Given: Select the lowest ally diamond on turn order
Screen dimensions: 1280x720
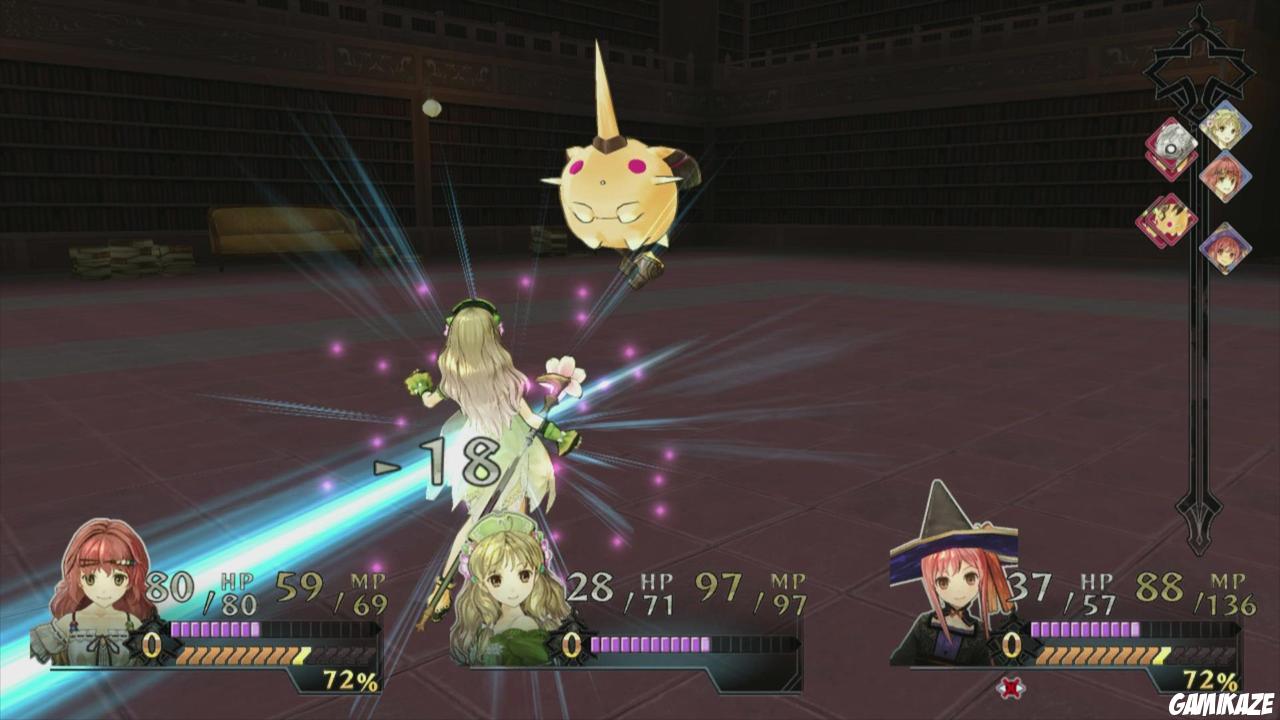Looking at the screenshot, I should tap(1225, 248).
